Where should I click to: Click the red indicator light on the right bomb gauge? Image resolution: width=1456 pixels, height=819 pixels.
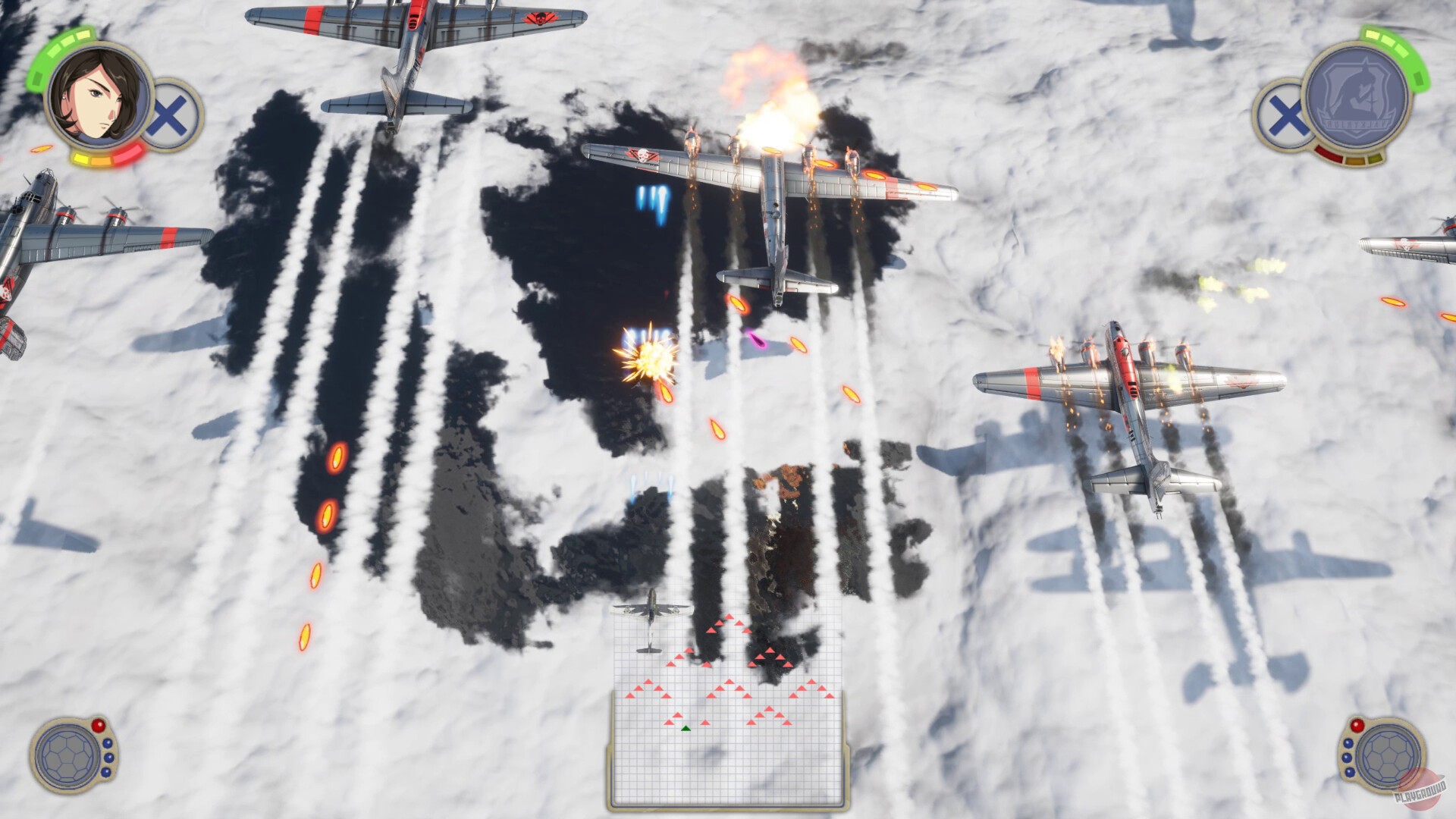[x=1357, y=726]
